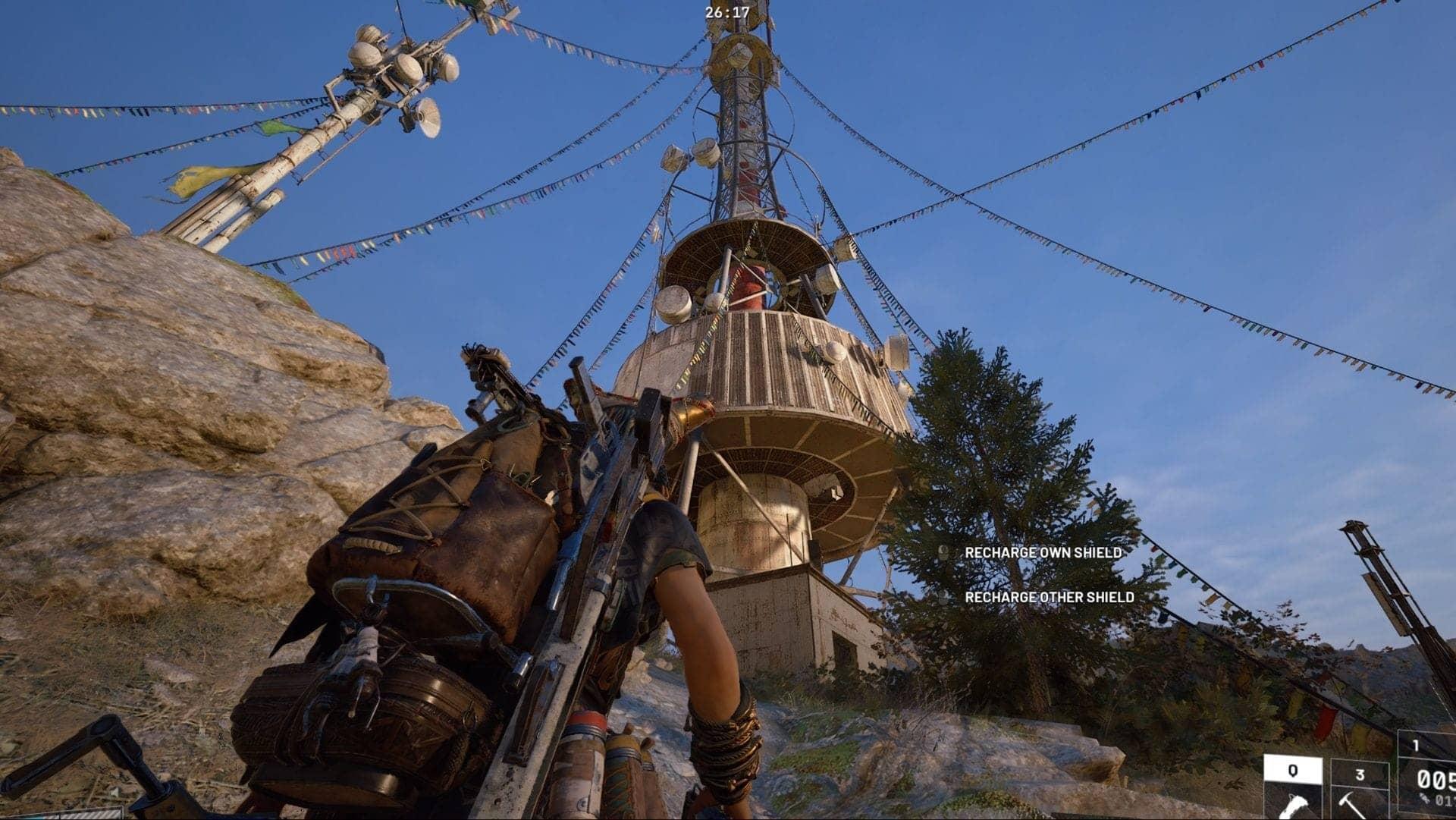
Task: Click the quantity 3 label on the pickaxe slot
Action: [1360, 774]
